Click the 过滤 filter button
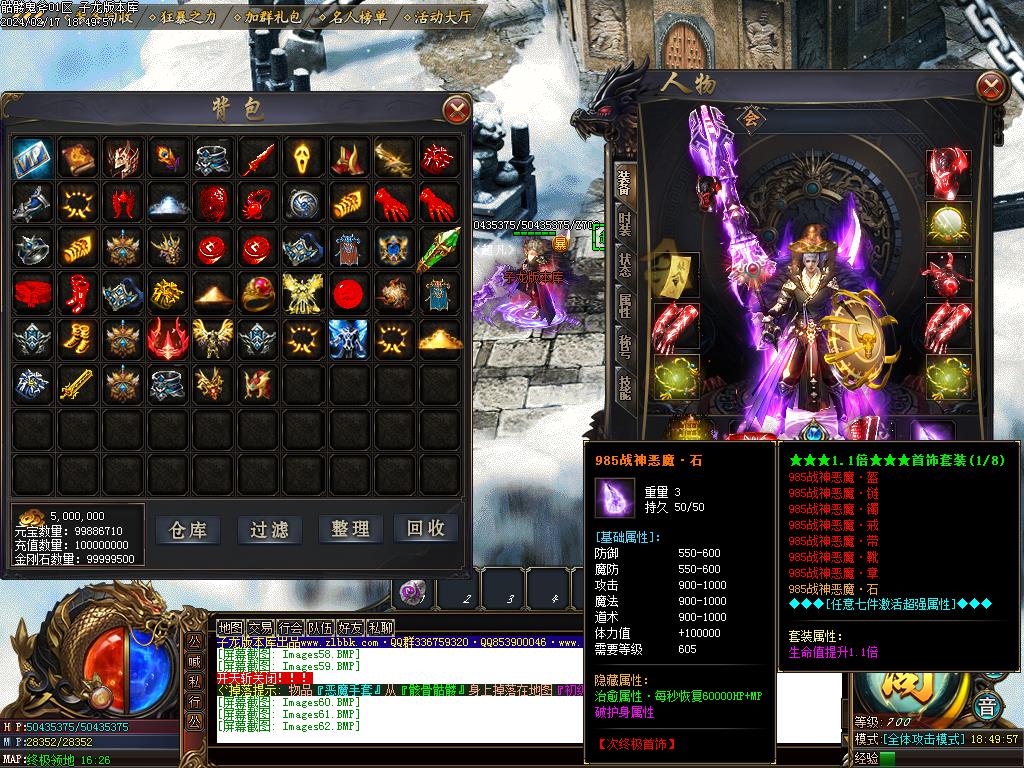The image size is (1024, 768). click(x=269, y=529)
